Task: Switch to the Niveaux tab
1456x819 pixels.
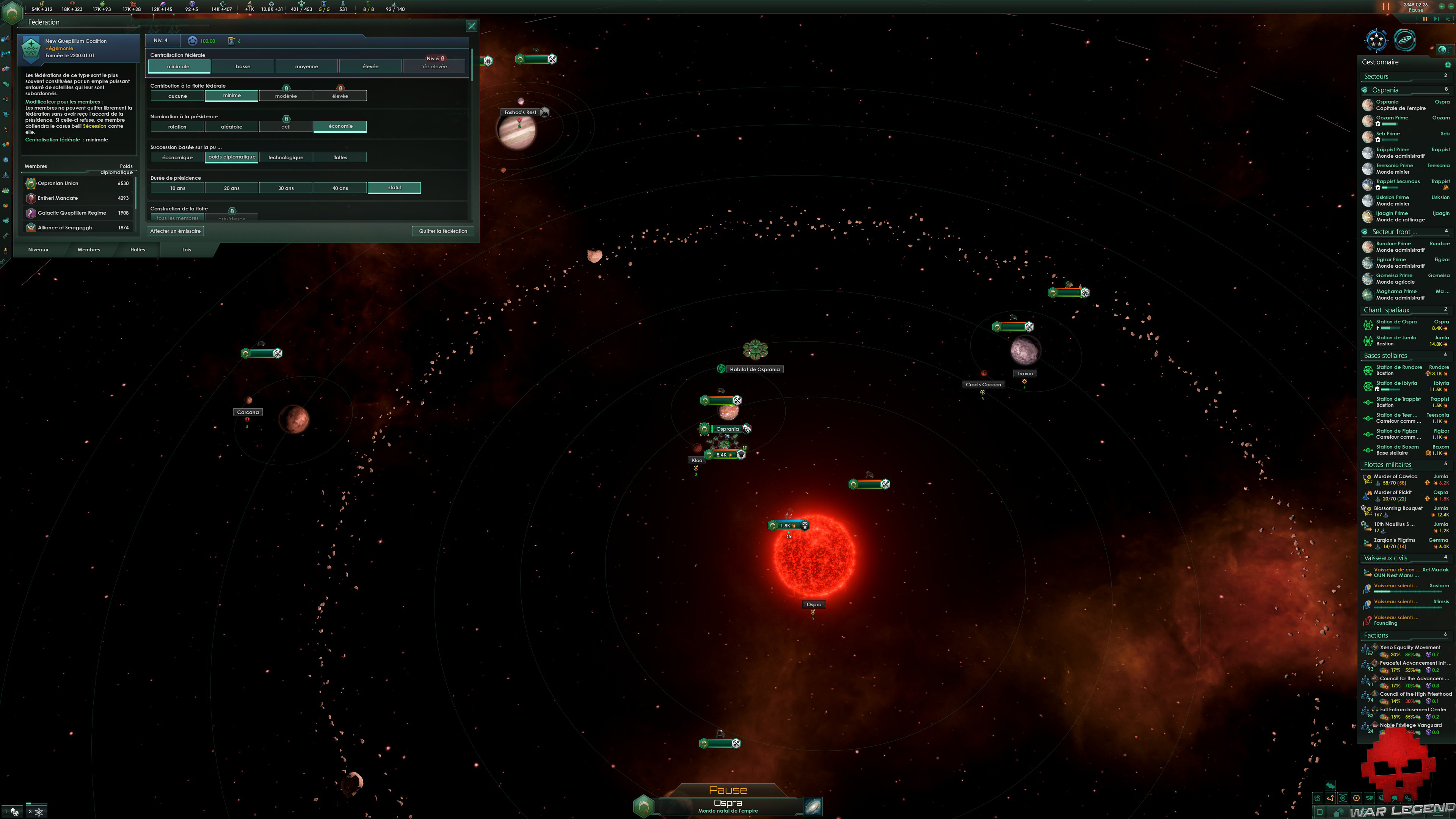Action: [x=38, y=250]
